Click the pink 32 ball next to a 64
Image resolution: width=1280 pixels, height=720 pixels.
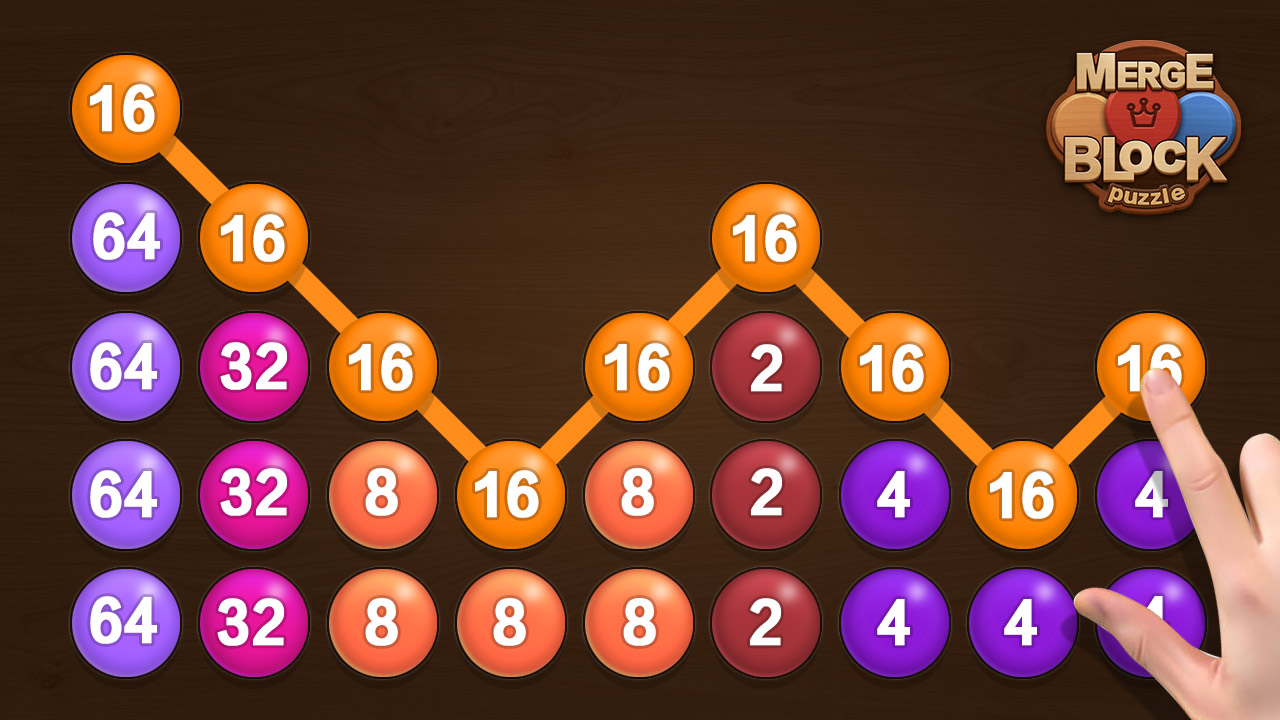(x=252, y=368)
